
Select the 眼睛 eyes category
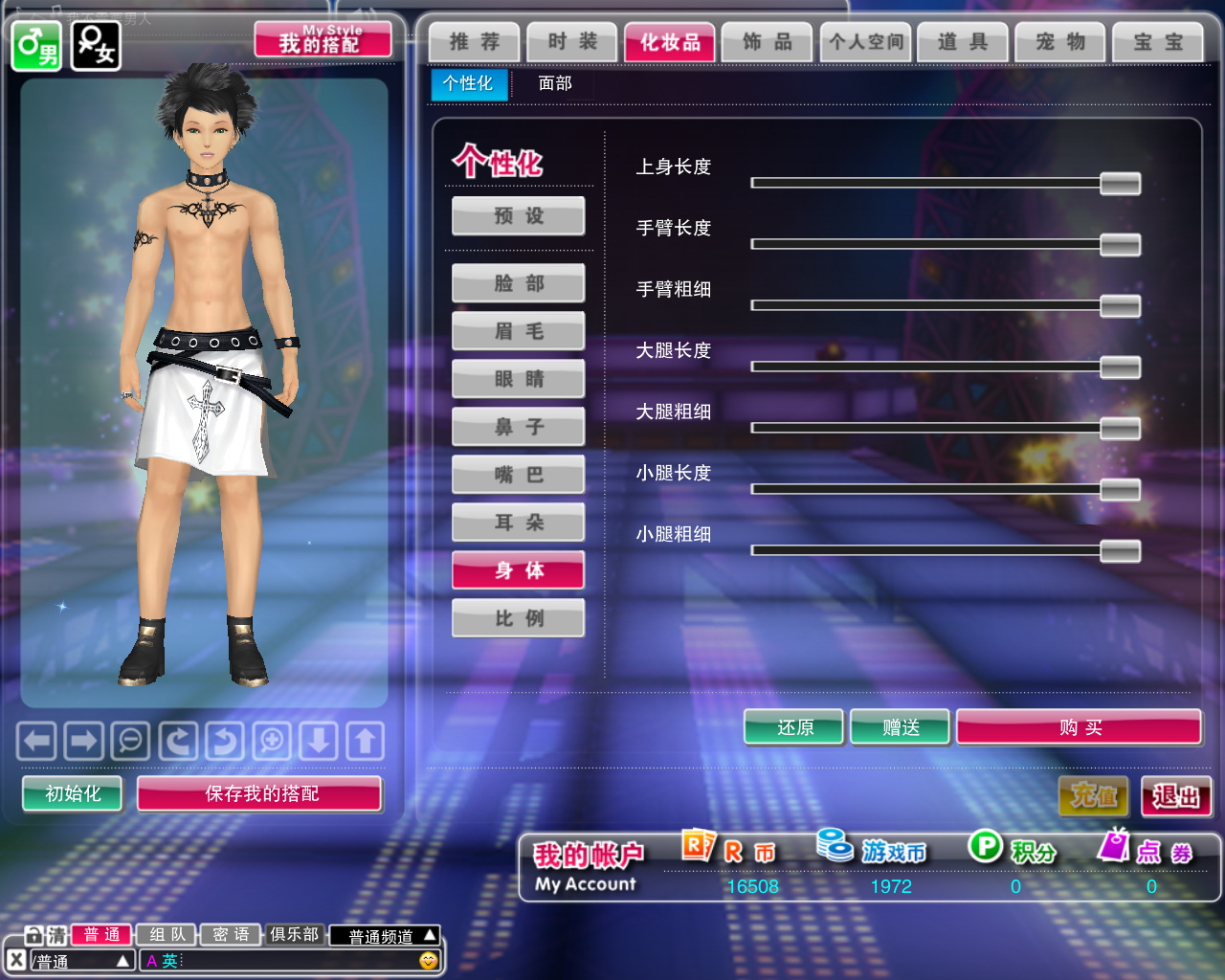click(x=519, y=379)
